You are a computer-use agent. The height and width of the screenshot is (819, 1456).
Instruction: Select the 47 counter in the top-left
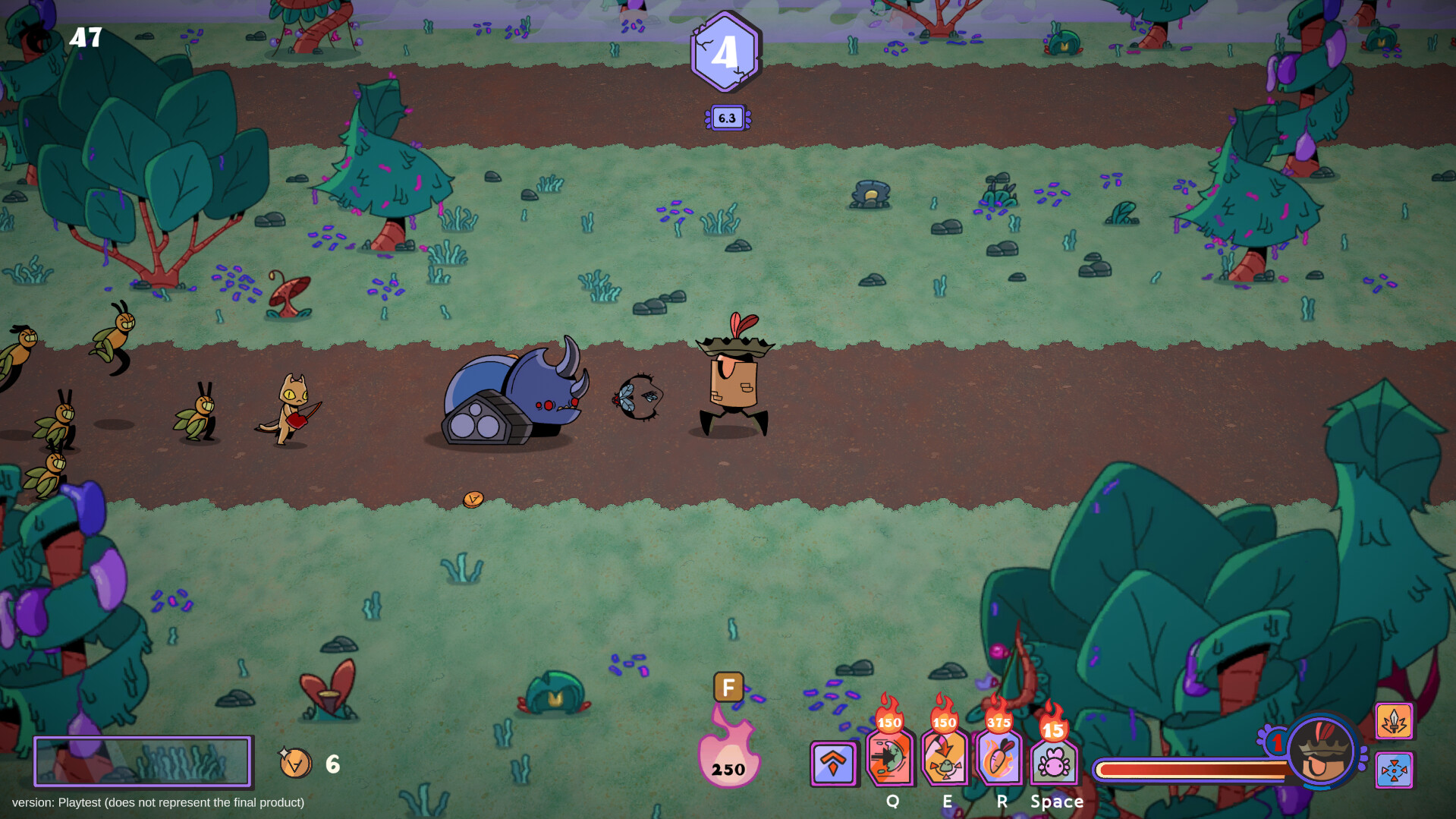[x=85, y=38]
